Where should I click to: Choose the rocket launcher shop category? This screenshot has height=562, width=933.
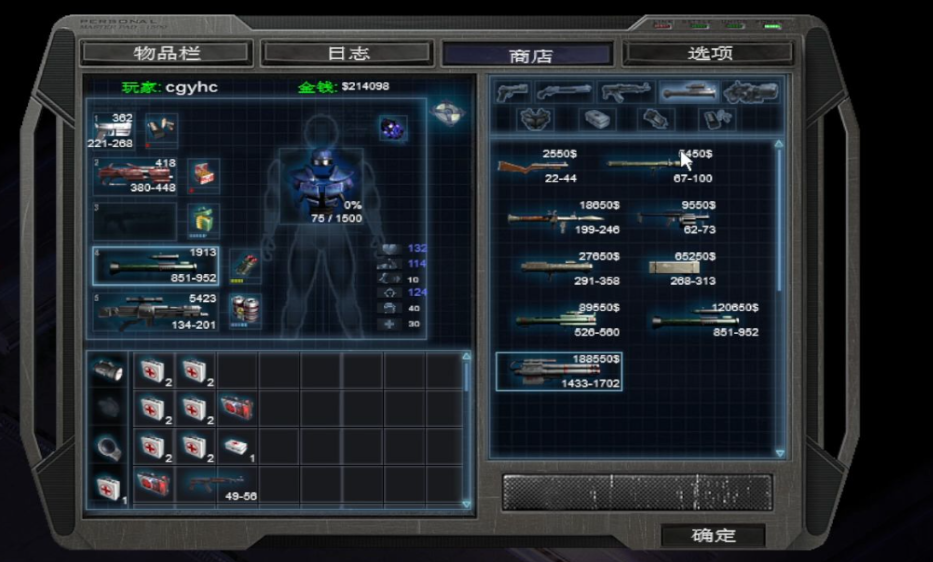tap(689, 92)
